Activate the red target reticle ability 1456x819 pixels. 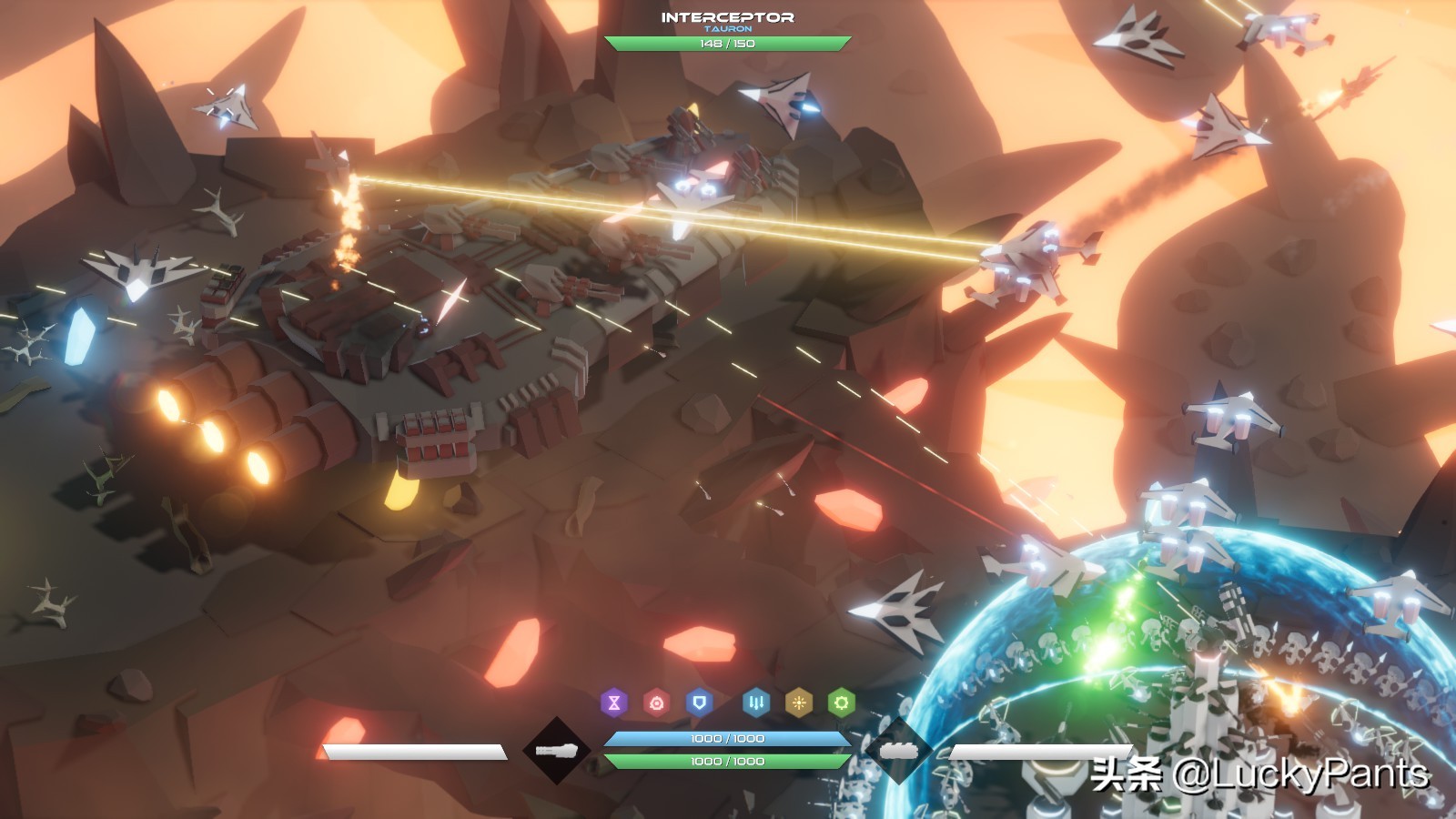click(656, 703)
